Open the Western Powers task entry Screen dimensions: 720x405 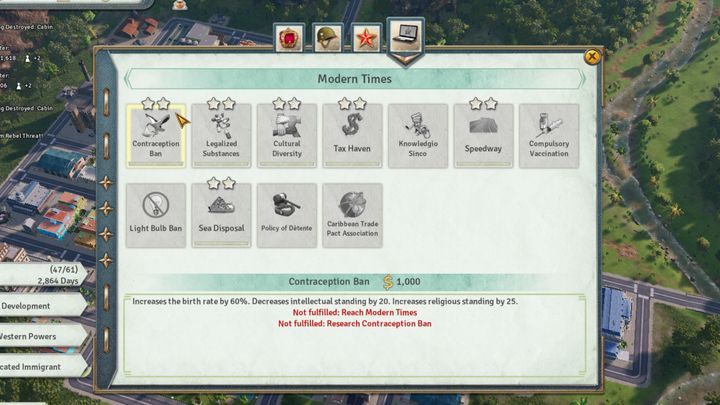tap(40, 336)
